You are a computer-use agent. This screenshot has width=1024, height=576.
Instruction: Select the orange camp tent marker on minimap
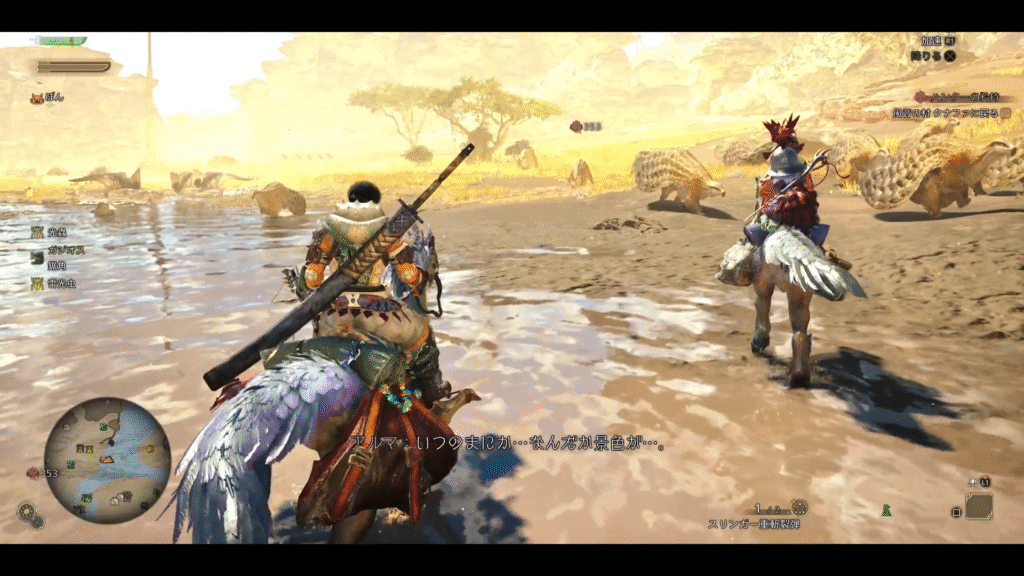coord(104,459)
